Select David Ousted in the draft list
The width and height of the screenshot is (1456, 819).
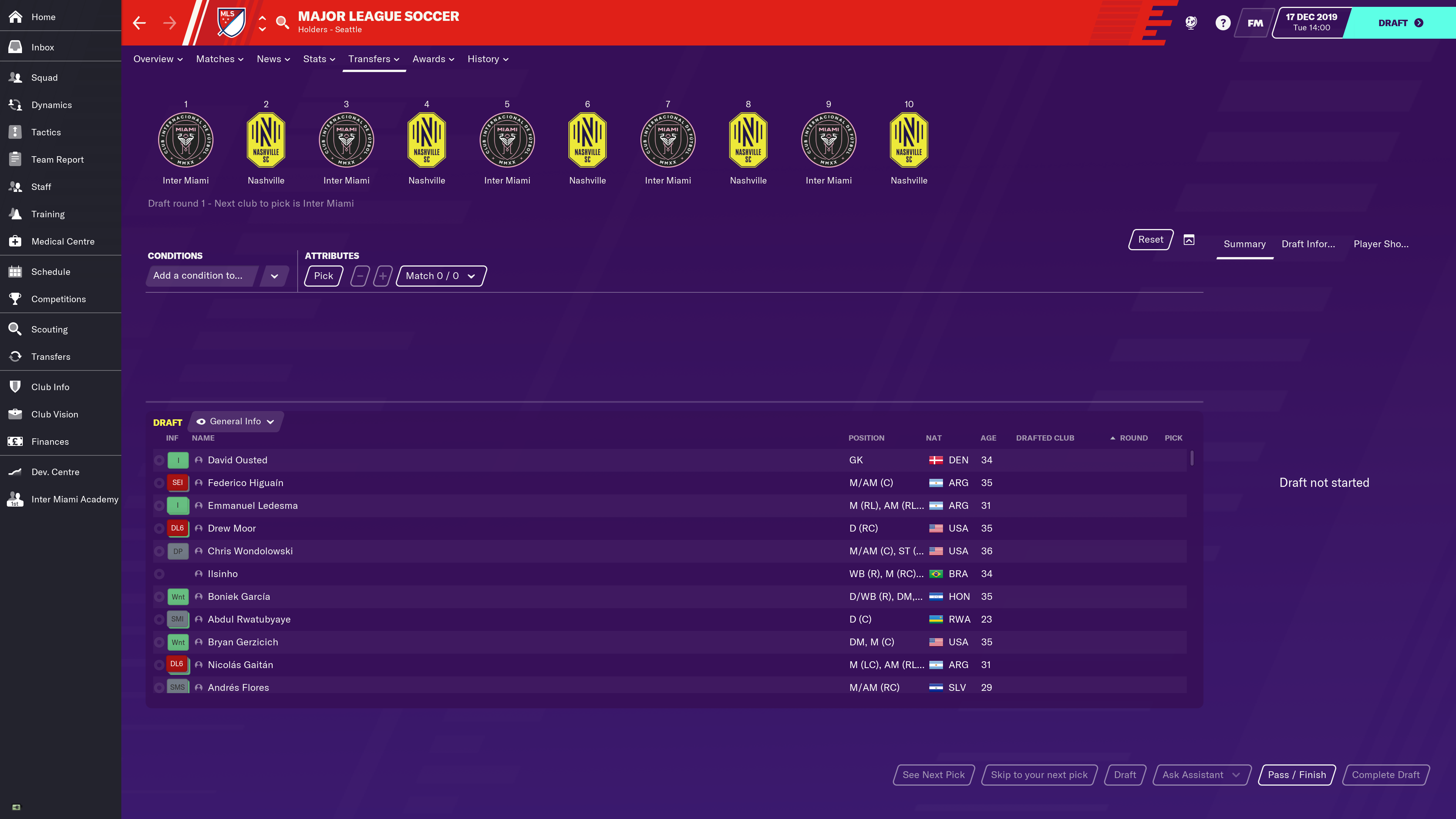pyautogui.click(x=237, y=460)
